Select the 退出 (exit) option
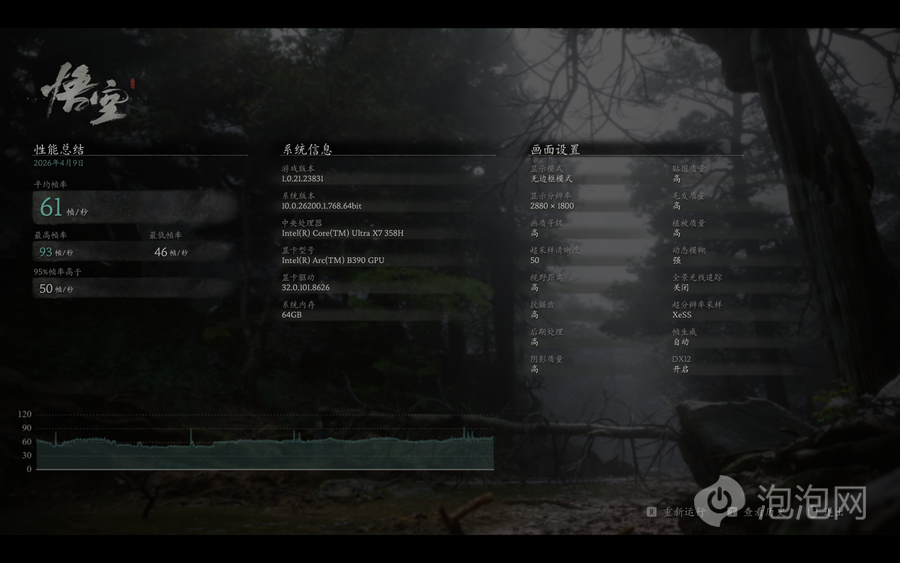 point(831,511)
